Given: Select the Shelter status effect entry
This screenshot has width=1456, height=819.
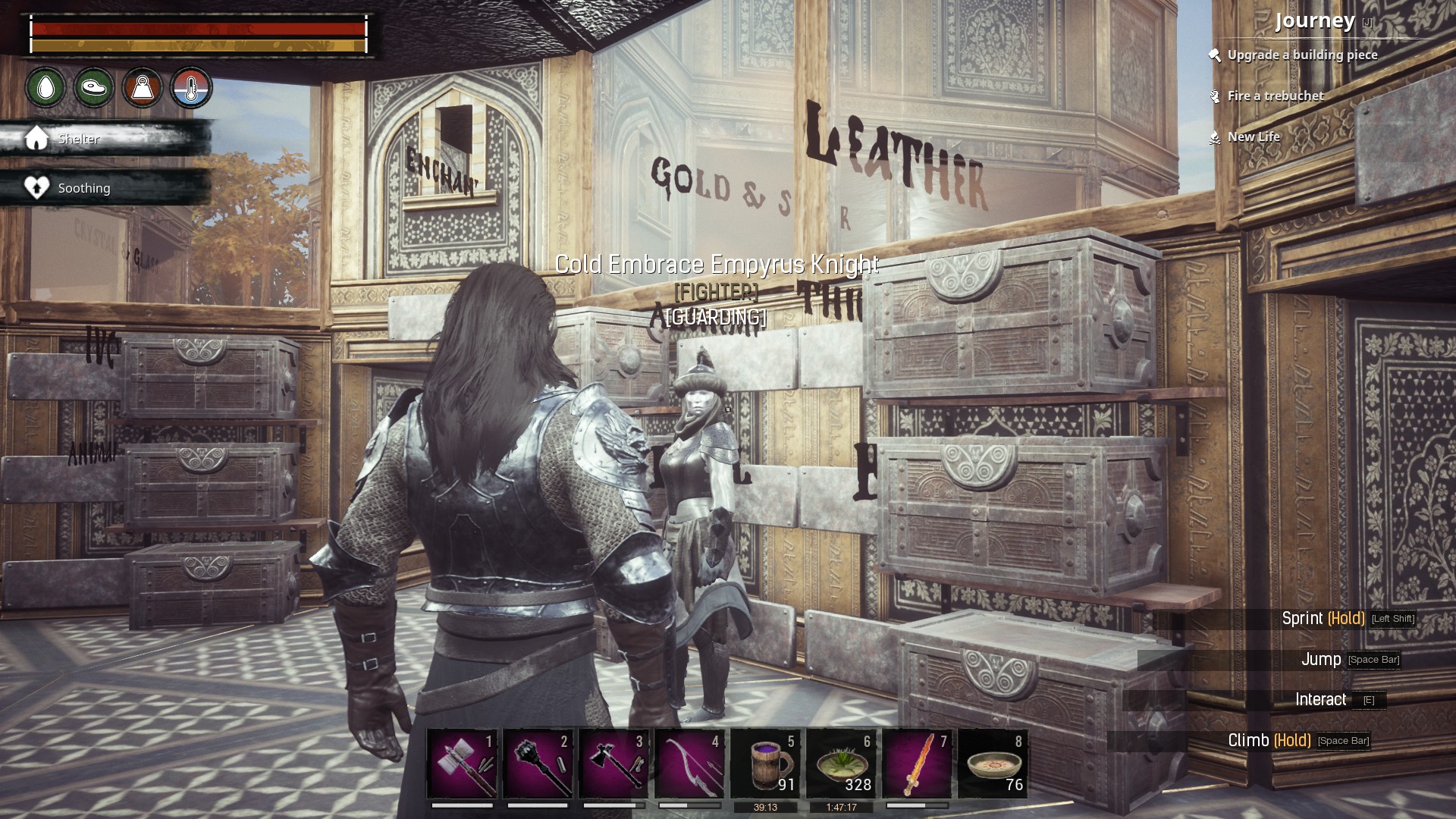Looking at the screenshot, I should click(78, 139).
